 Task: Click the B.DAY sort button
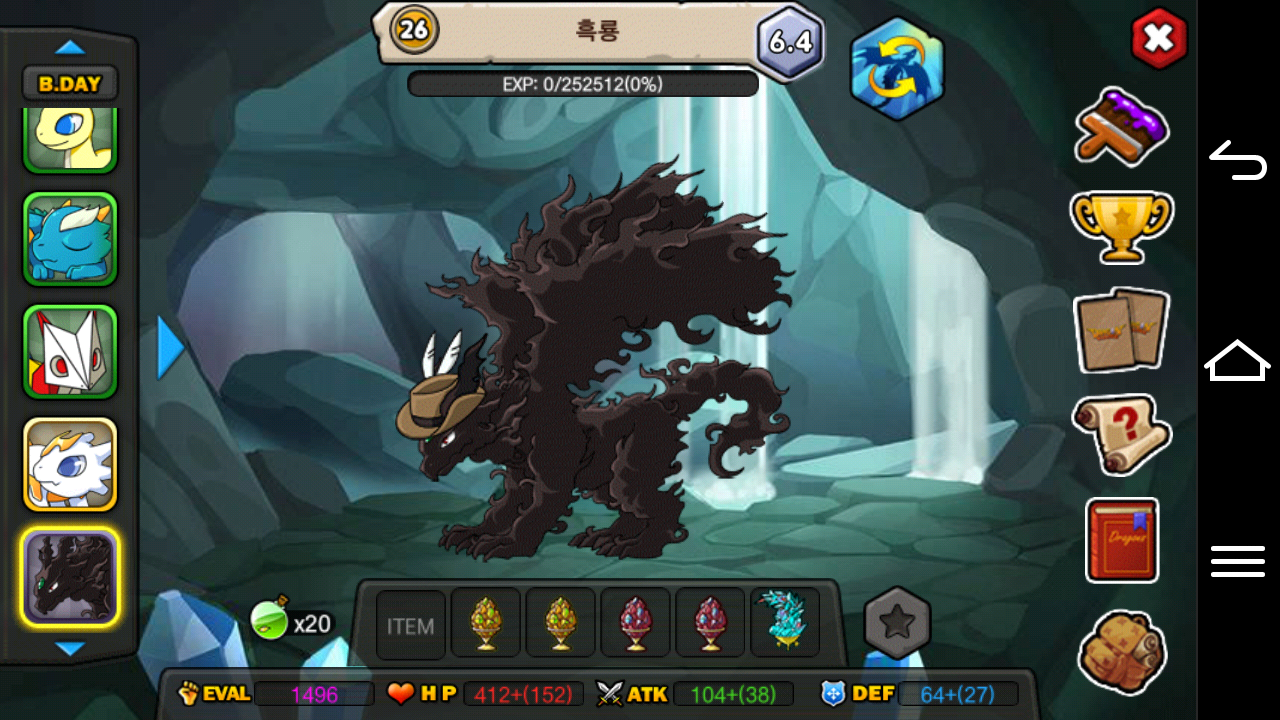pos(70,84)
